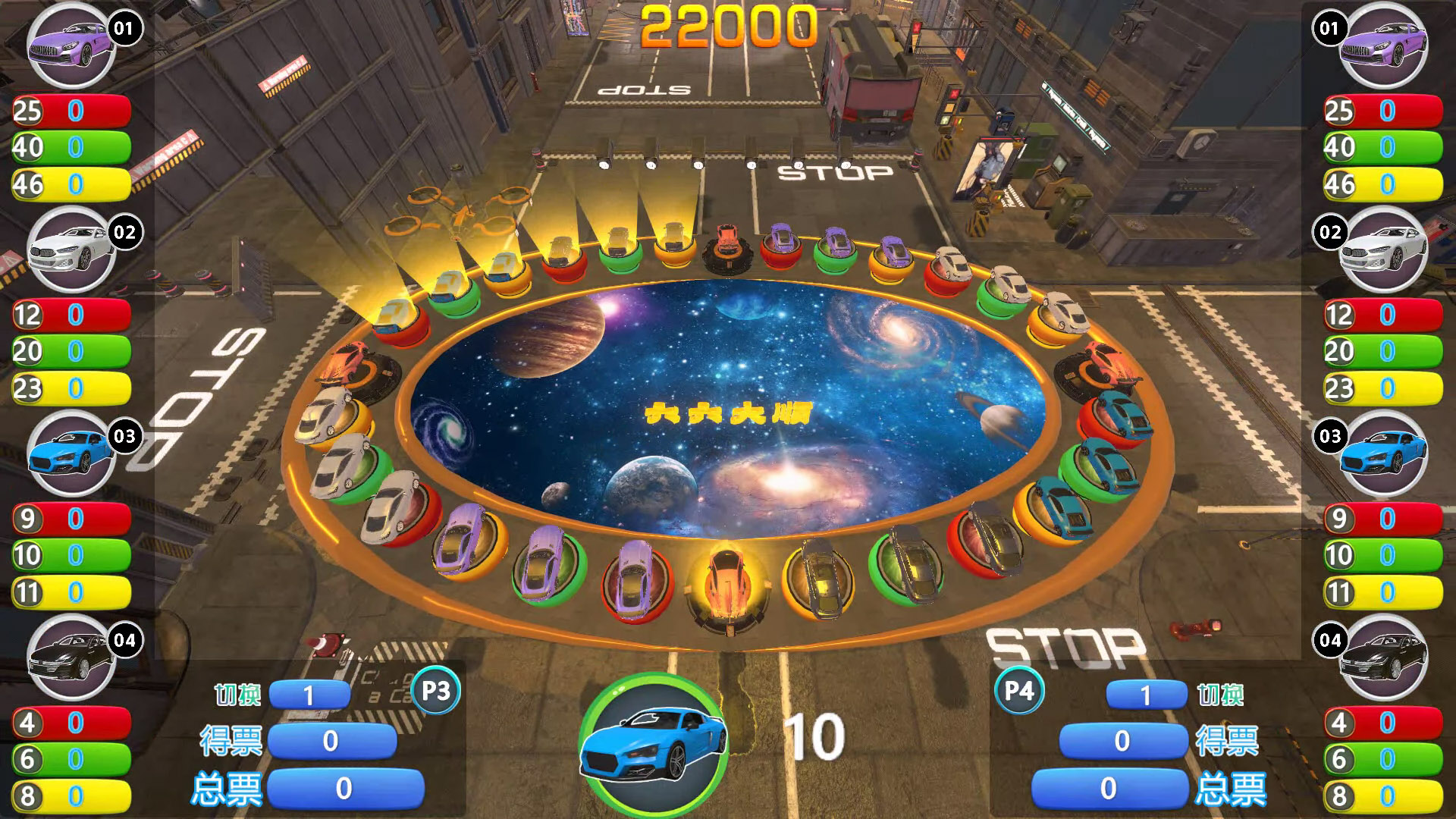Screen dimensions: 1456x819
Task: Bet on the yellow 23 bar on the right
Action: tap(1384, 389)
